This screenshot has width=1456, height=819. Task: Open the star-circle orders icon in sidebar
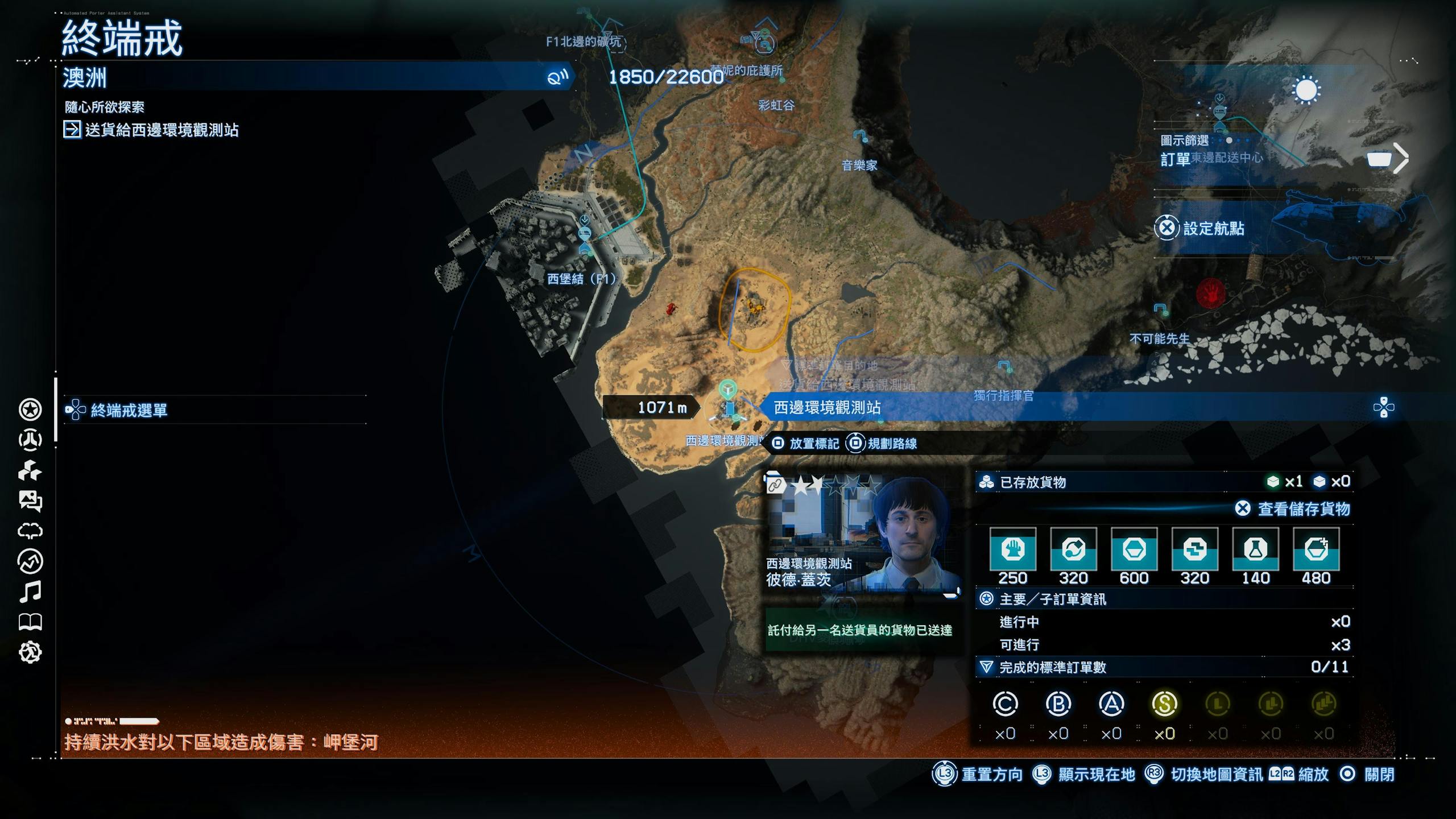point(30,409)
